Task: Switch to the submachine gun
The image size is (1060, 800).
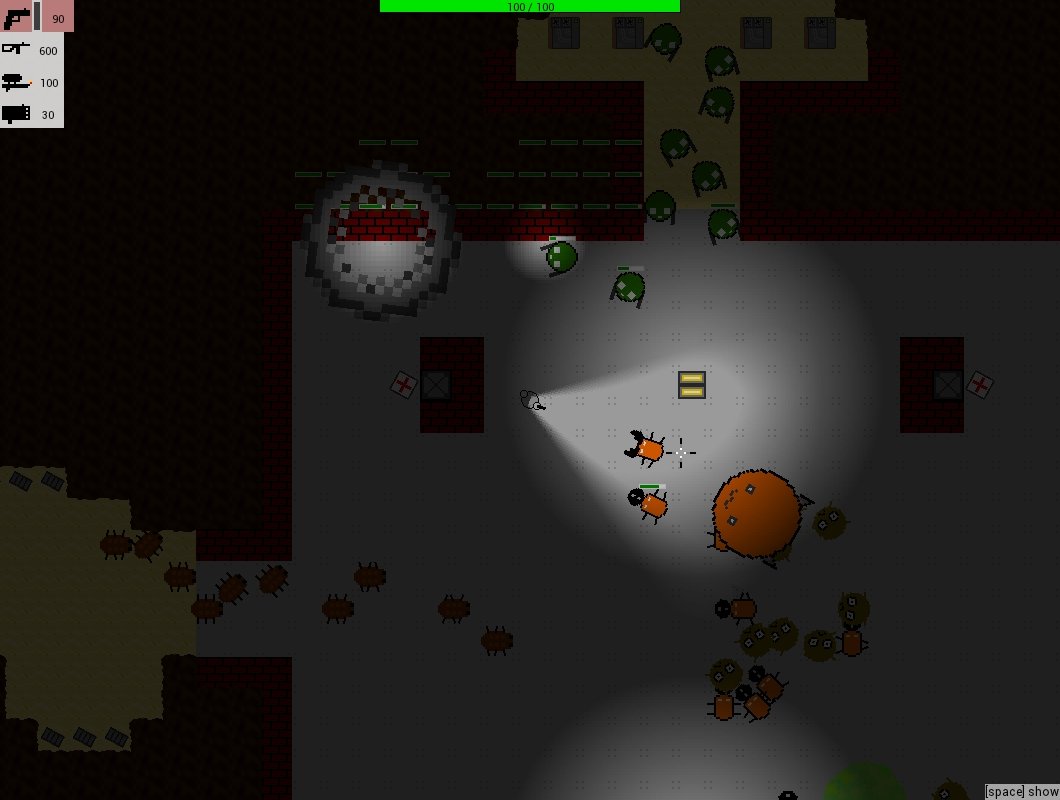Action: (x=17, y=49)
